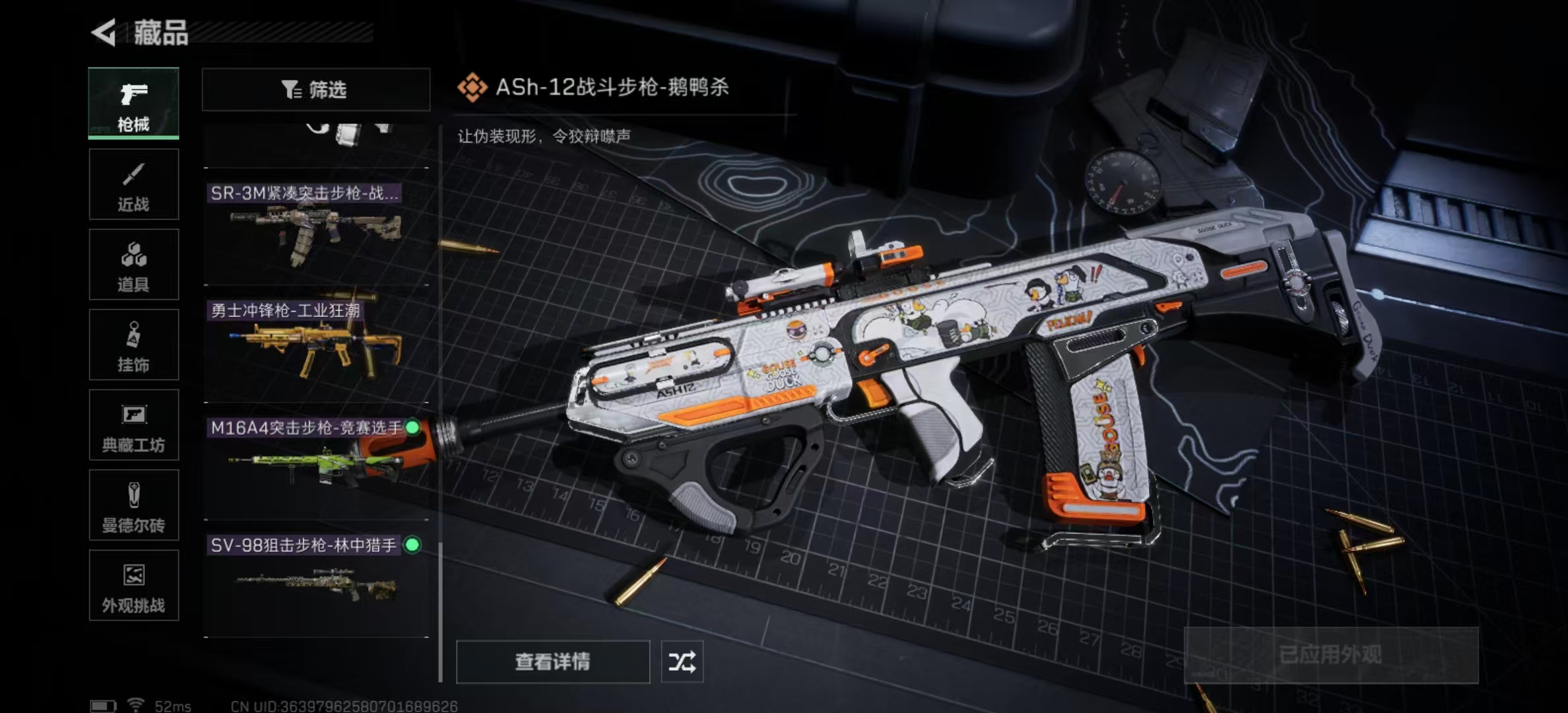The height and width of the screenshot is (713, 1568).
Task: Switch to the 曼德尔砖 tab
Action: pyautogui.click(x=133, y=506)
